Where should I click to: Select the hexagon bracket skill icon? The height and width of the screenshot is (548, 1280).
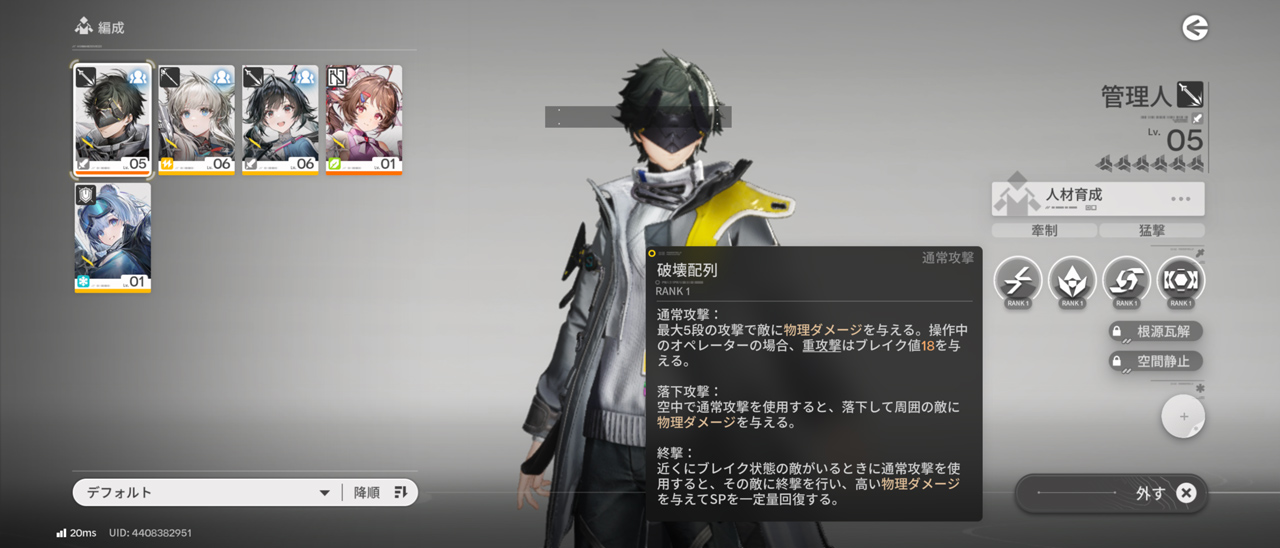click(x=1180, y=280)
